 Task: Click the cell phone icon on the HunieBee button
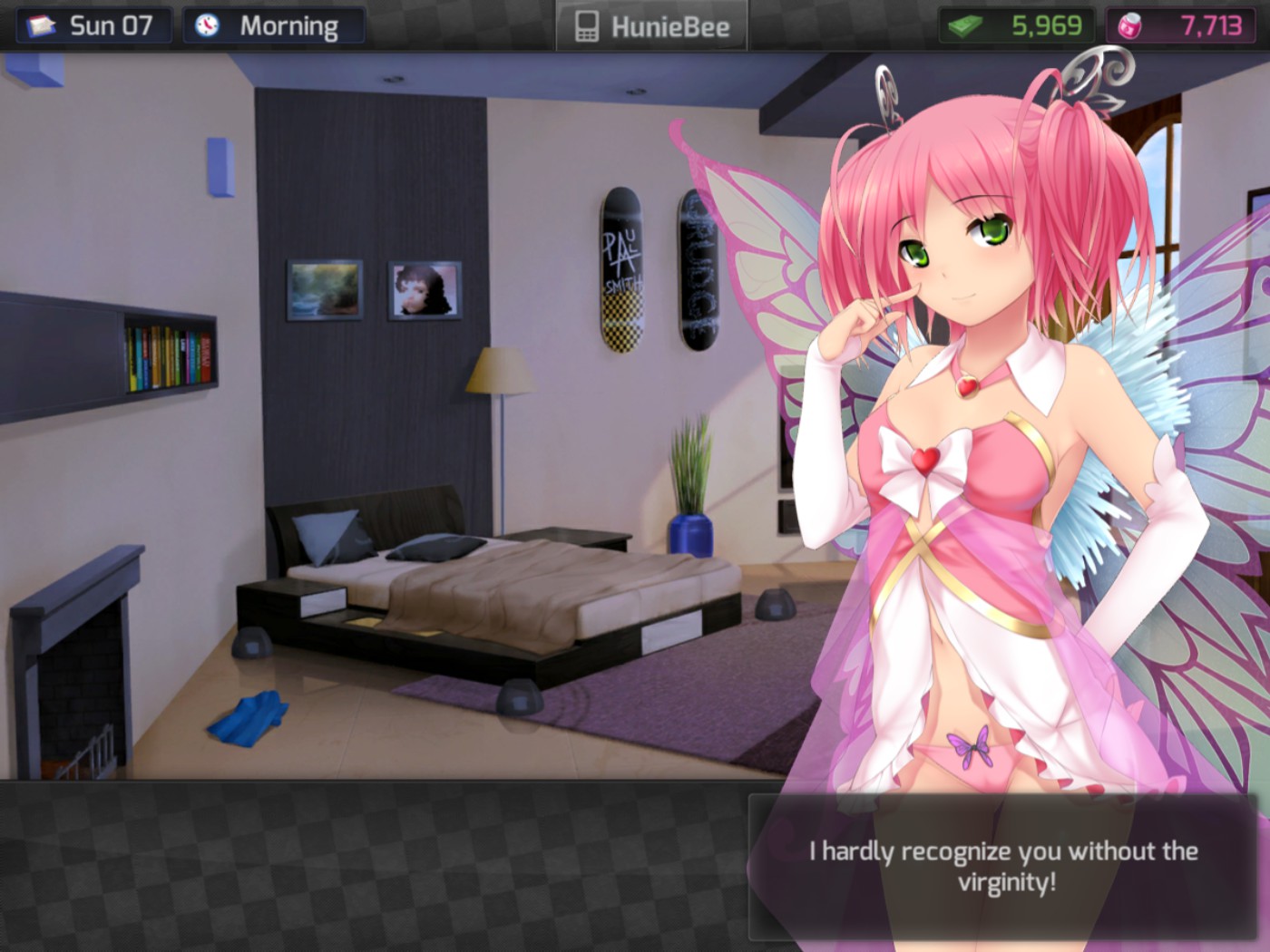point(590,25)
